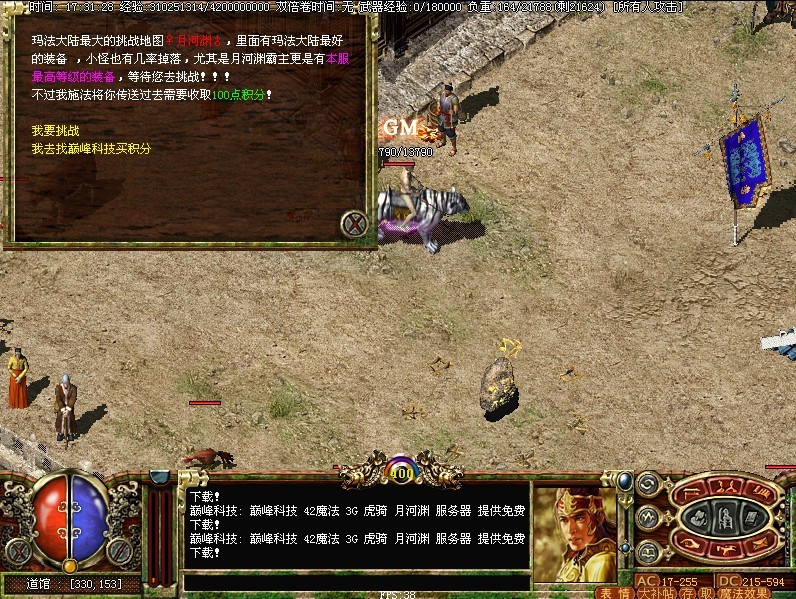This screenshot has height=599, width=796.
Task: Click the 大补帖 button
Action: click(x=649, y=592)
